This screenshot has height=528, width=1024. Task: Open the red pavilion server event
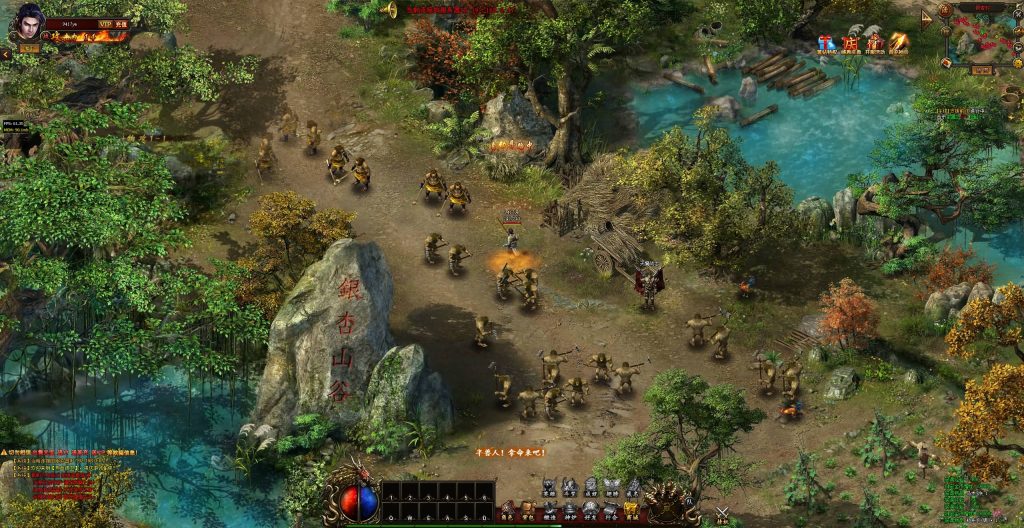tap(875, 42)
